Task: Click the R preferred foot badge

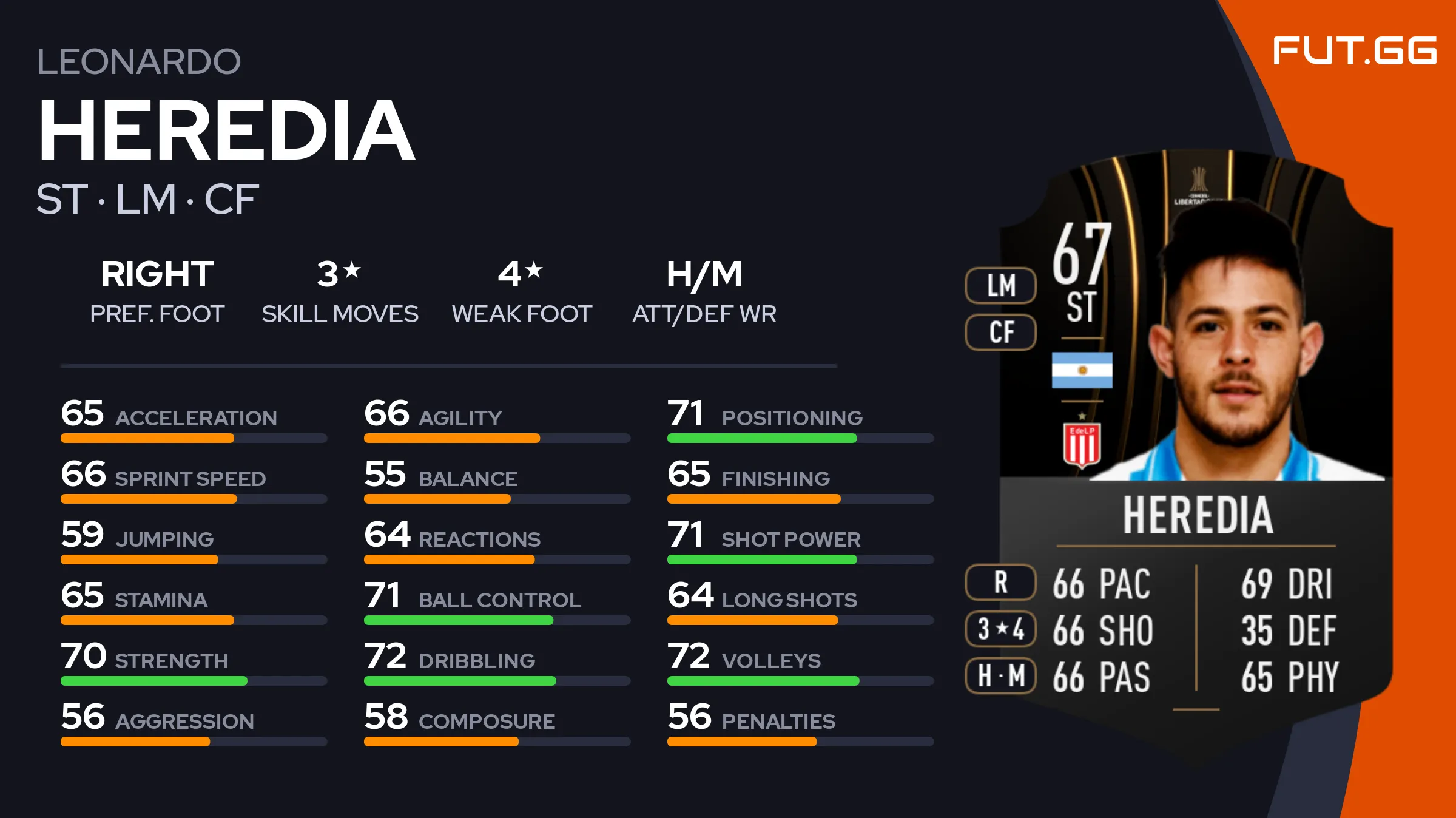Action: 1000,582
